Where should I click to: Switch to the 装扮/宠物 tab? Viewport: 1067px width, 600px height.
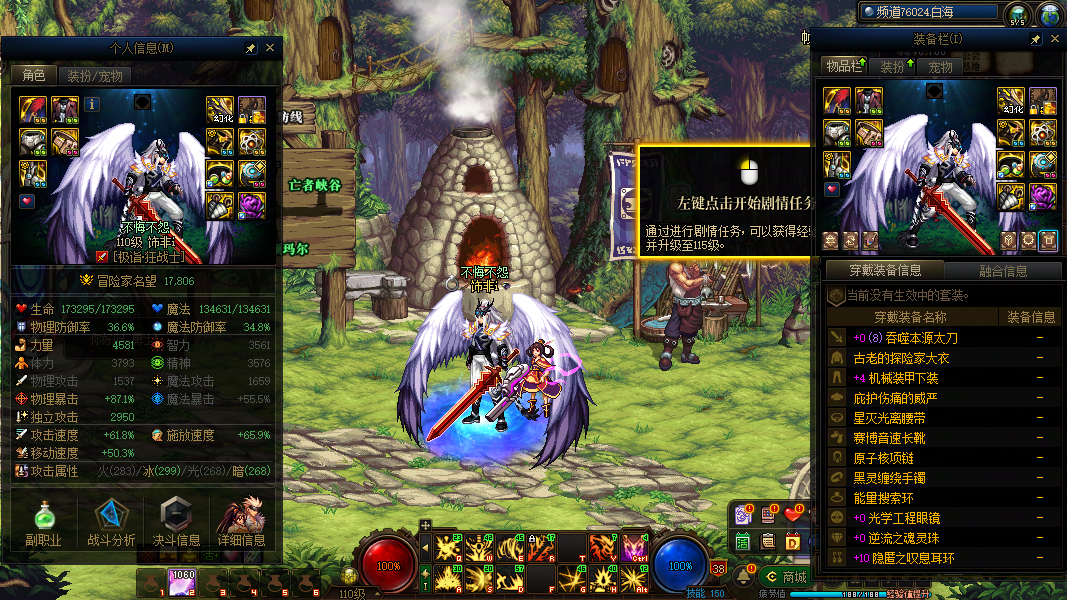(x=95, y=76)
